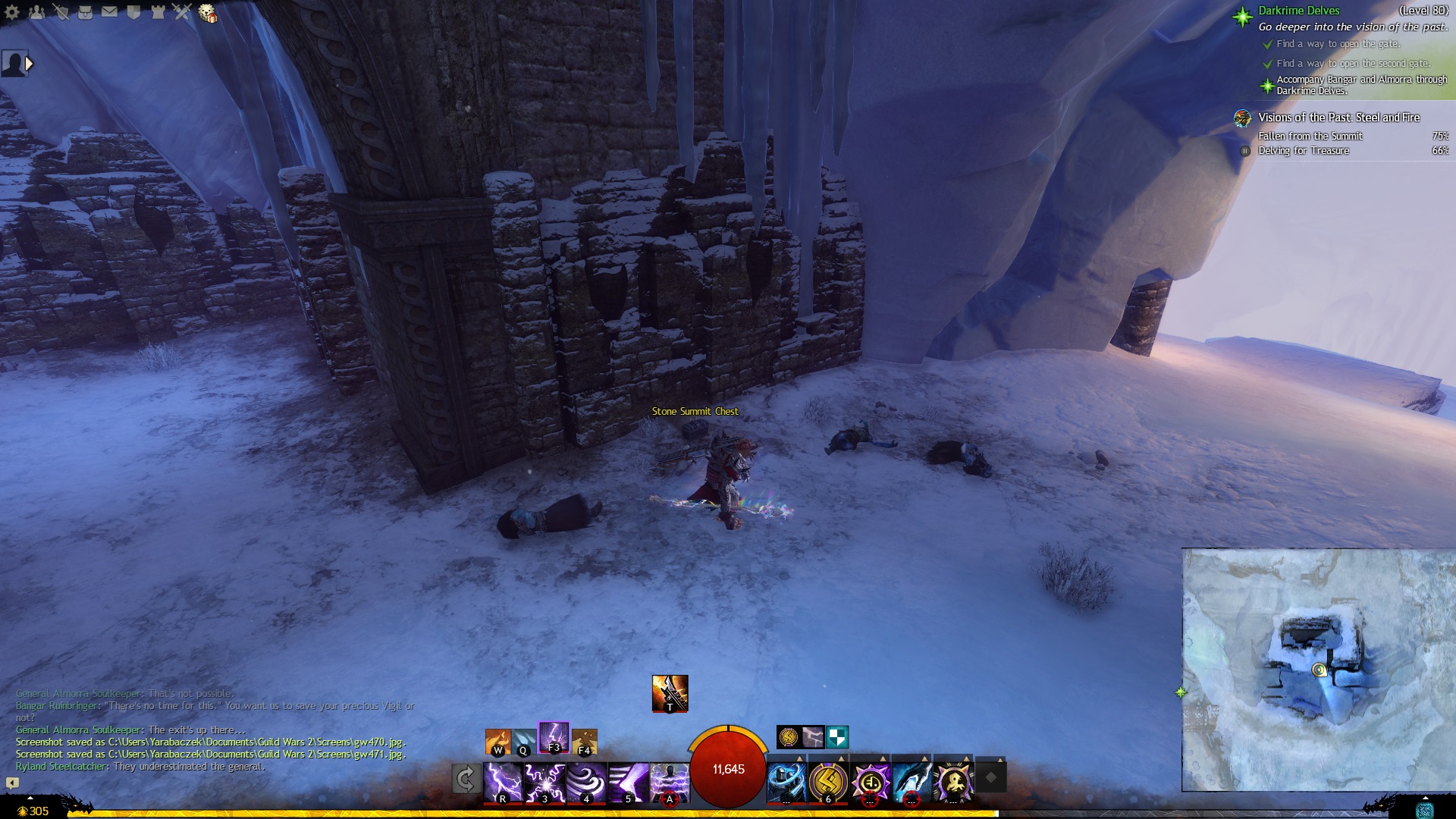Open the game menu gear icon
1456x819 pixels.
[13, 12]
